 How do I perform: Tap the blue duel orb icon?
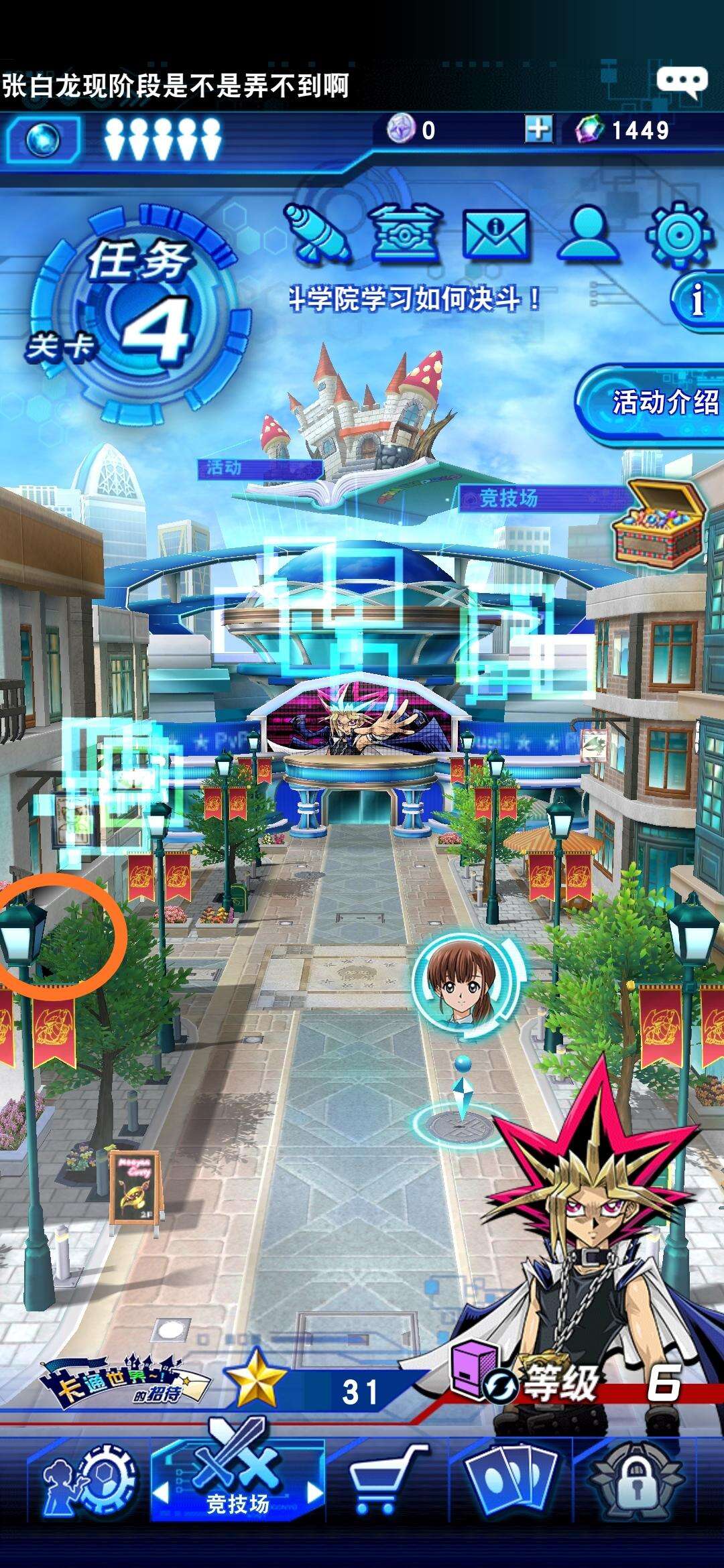[44, 140]
